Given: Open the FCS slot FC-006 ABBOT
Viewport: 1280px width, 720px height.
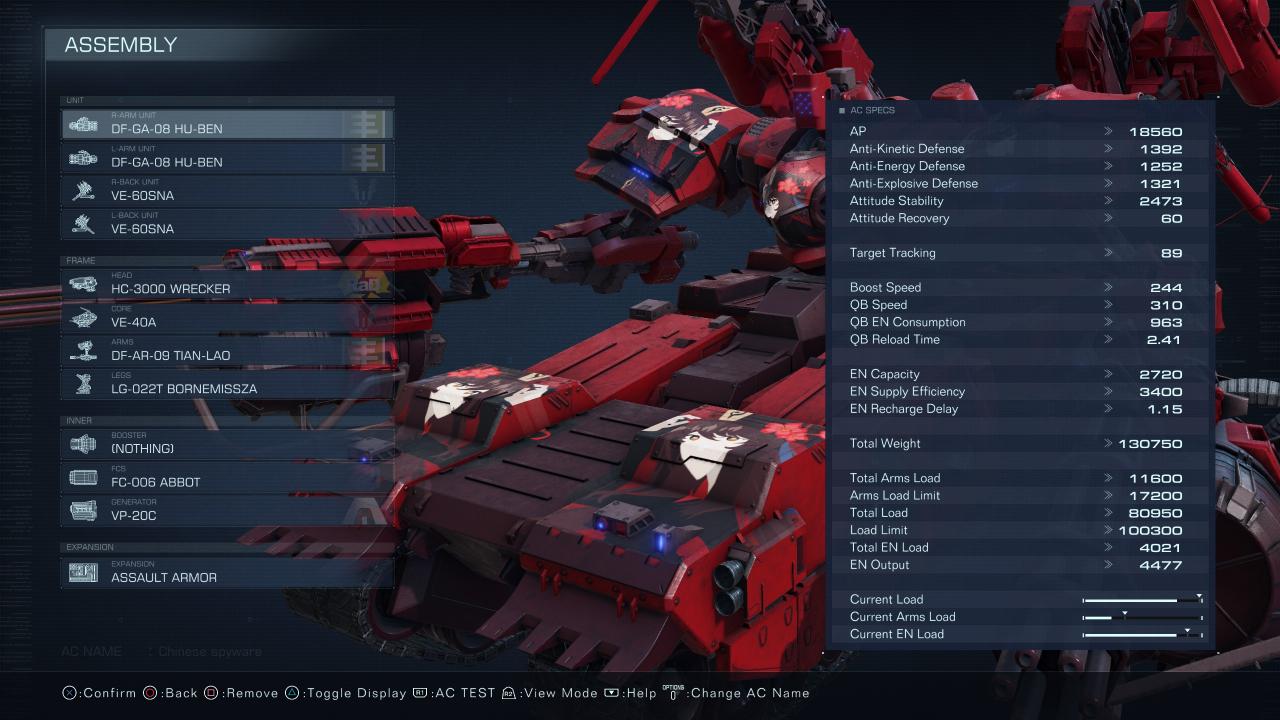Looking at the screenshot, I should point(227,477).
